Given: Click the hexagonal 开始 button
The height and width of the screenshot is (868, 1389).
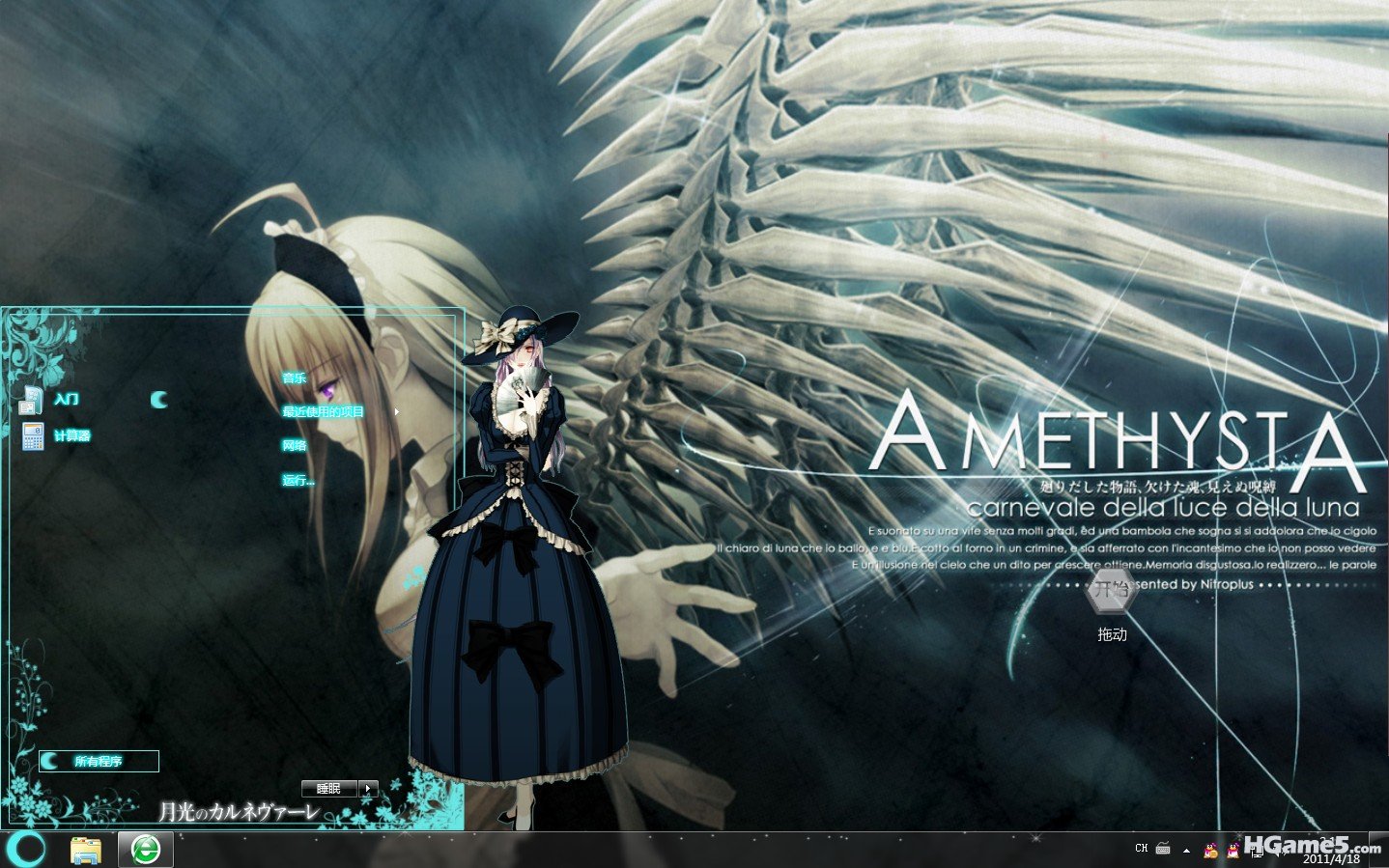Looking at the screenshot, I should click(x=1112, y=590).
